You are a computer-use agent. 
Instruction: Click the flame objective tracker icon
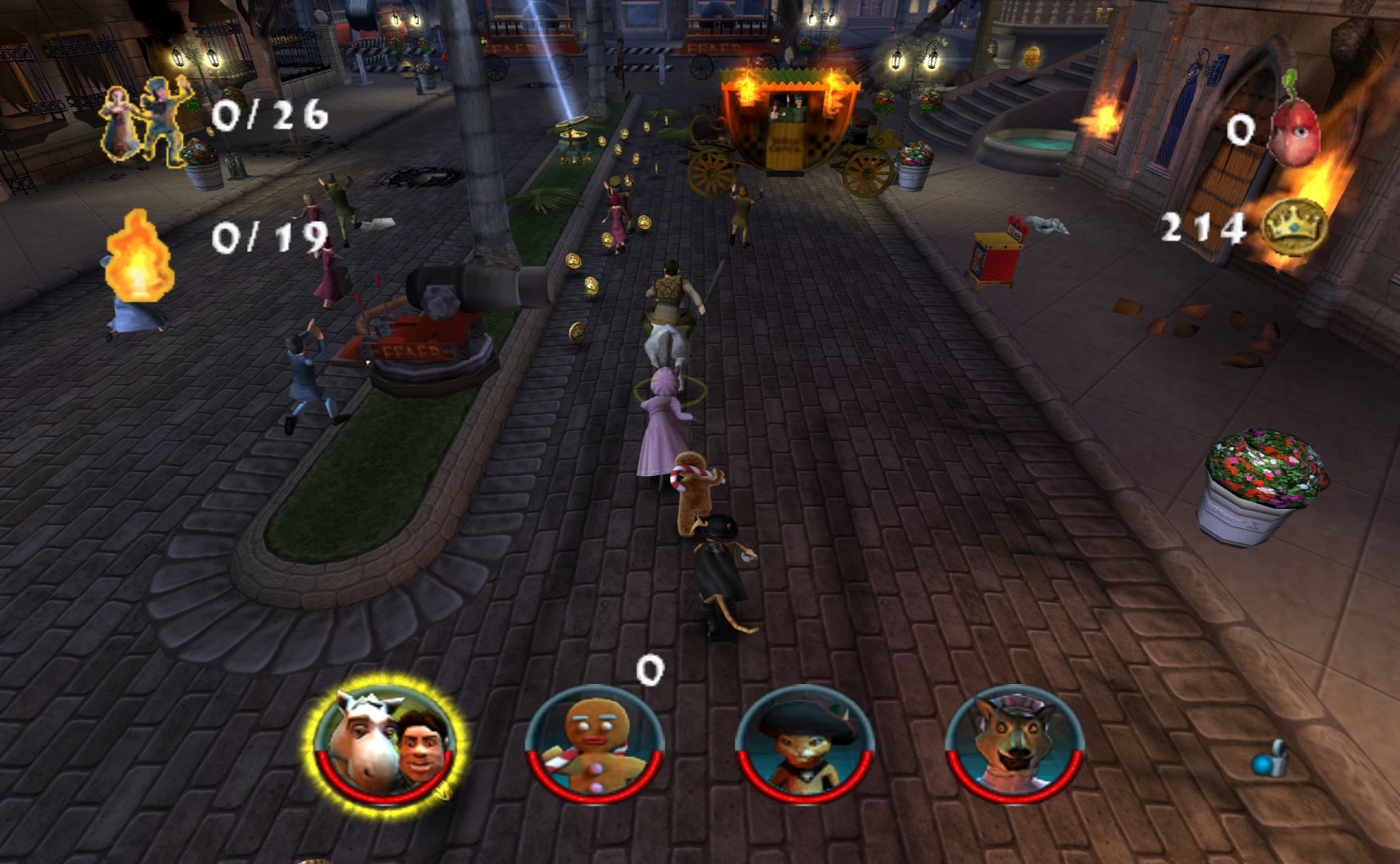(139, 254)
